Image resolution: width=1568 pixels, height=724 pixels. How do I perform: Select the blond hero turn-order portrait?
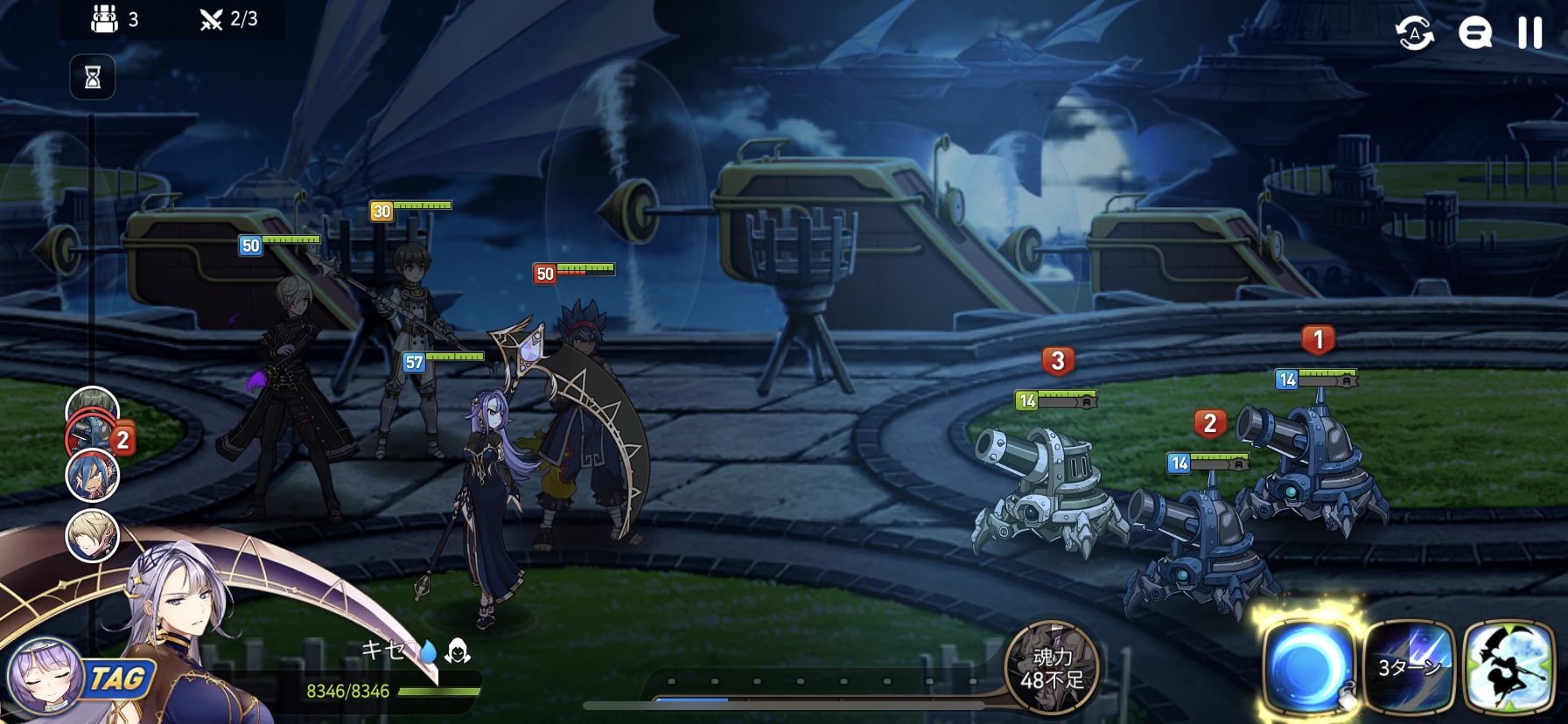(x=92, y=535)
